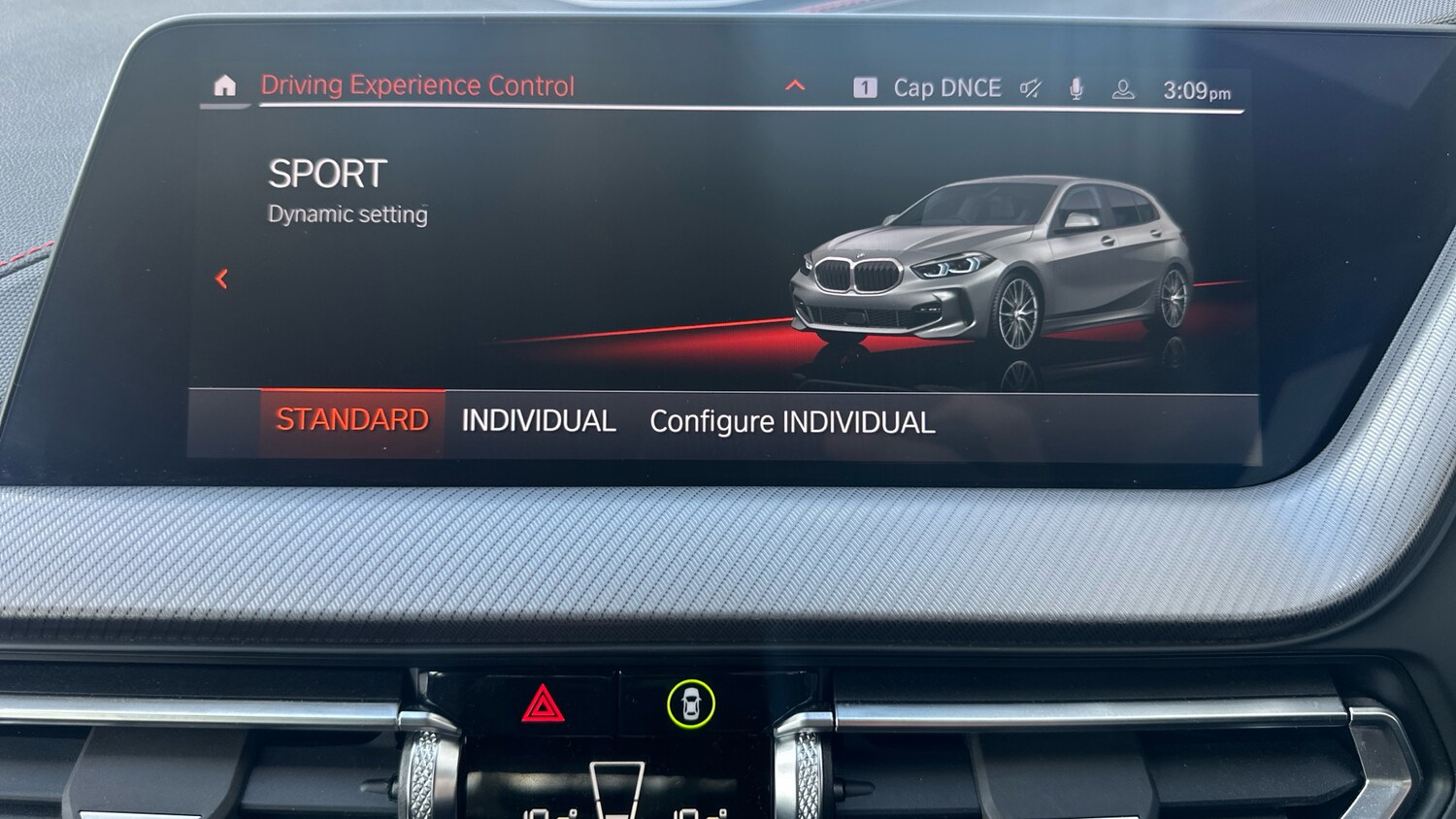The height and width of the screenshot is (819, 1456).
Task: Open the home screen via house icon
Action: [225, 86]
